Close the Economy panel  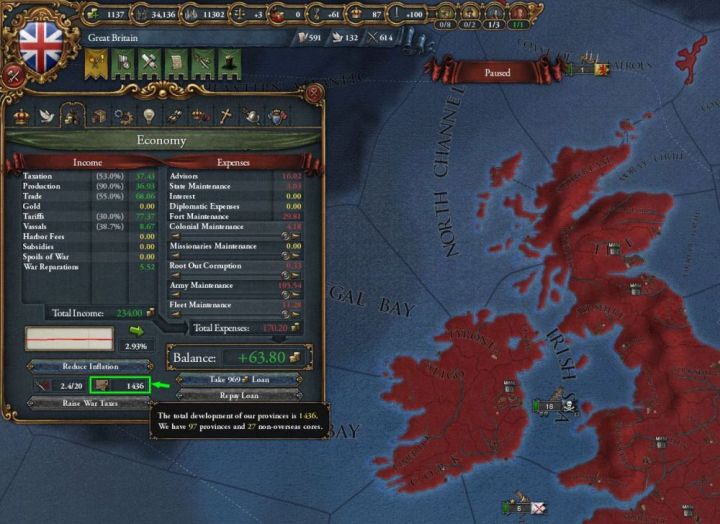(314, 93)
